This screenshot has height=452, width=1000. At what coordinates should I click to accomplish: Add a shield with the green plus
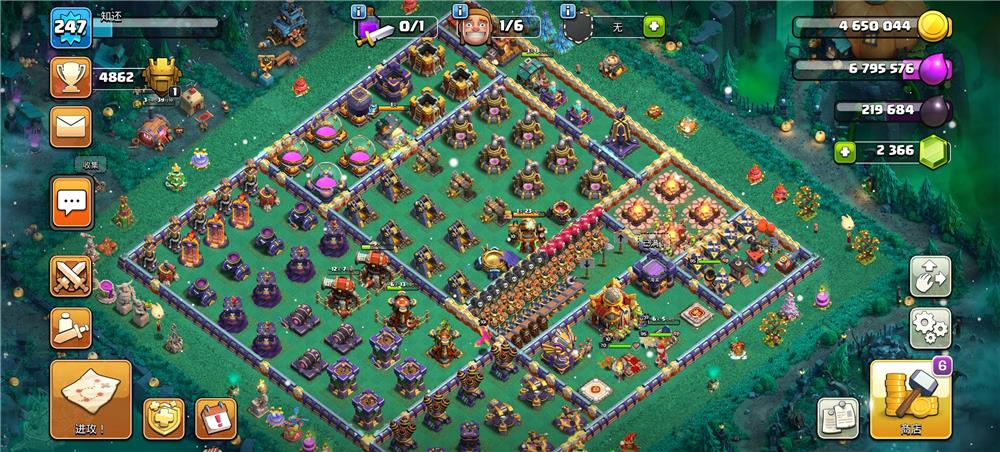[654, 26]
